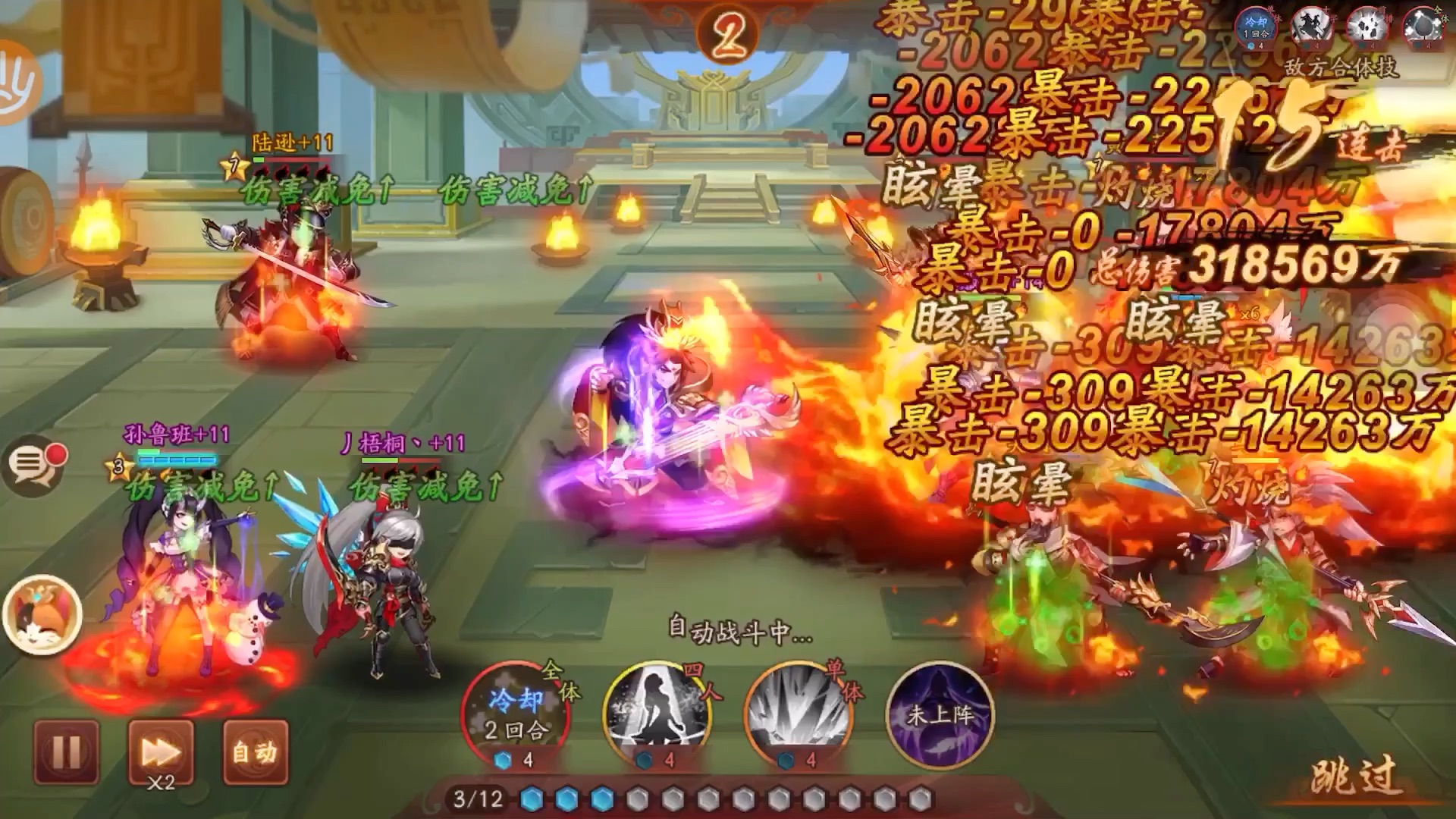Activate the 单体 single-target skill
Screen dimensions: 1456x819
point(799,714)
